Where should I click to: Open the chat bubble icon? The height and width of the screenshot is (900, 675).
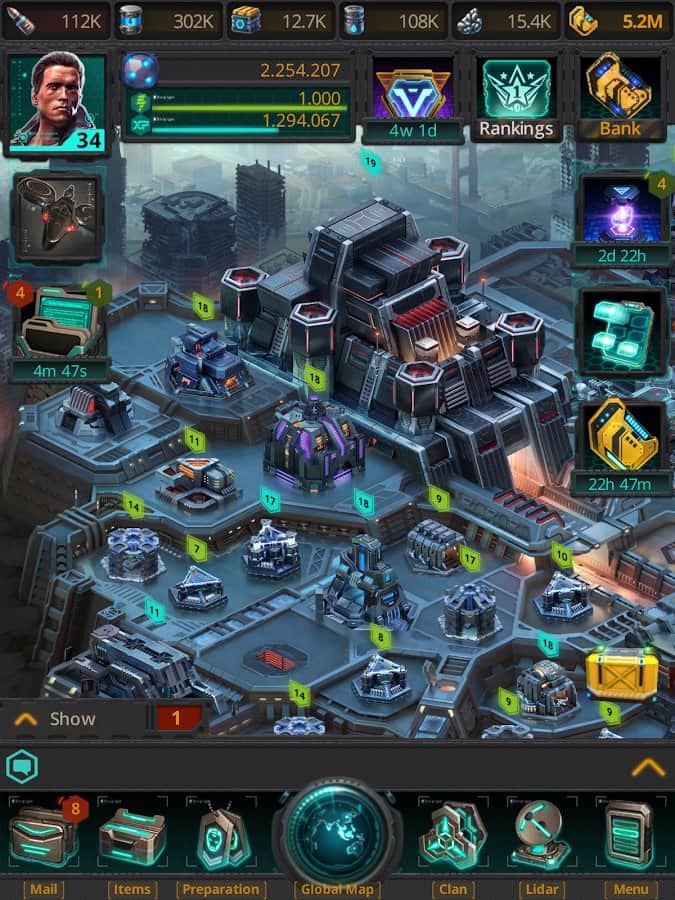click(x=21, y=767)
